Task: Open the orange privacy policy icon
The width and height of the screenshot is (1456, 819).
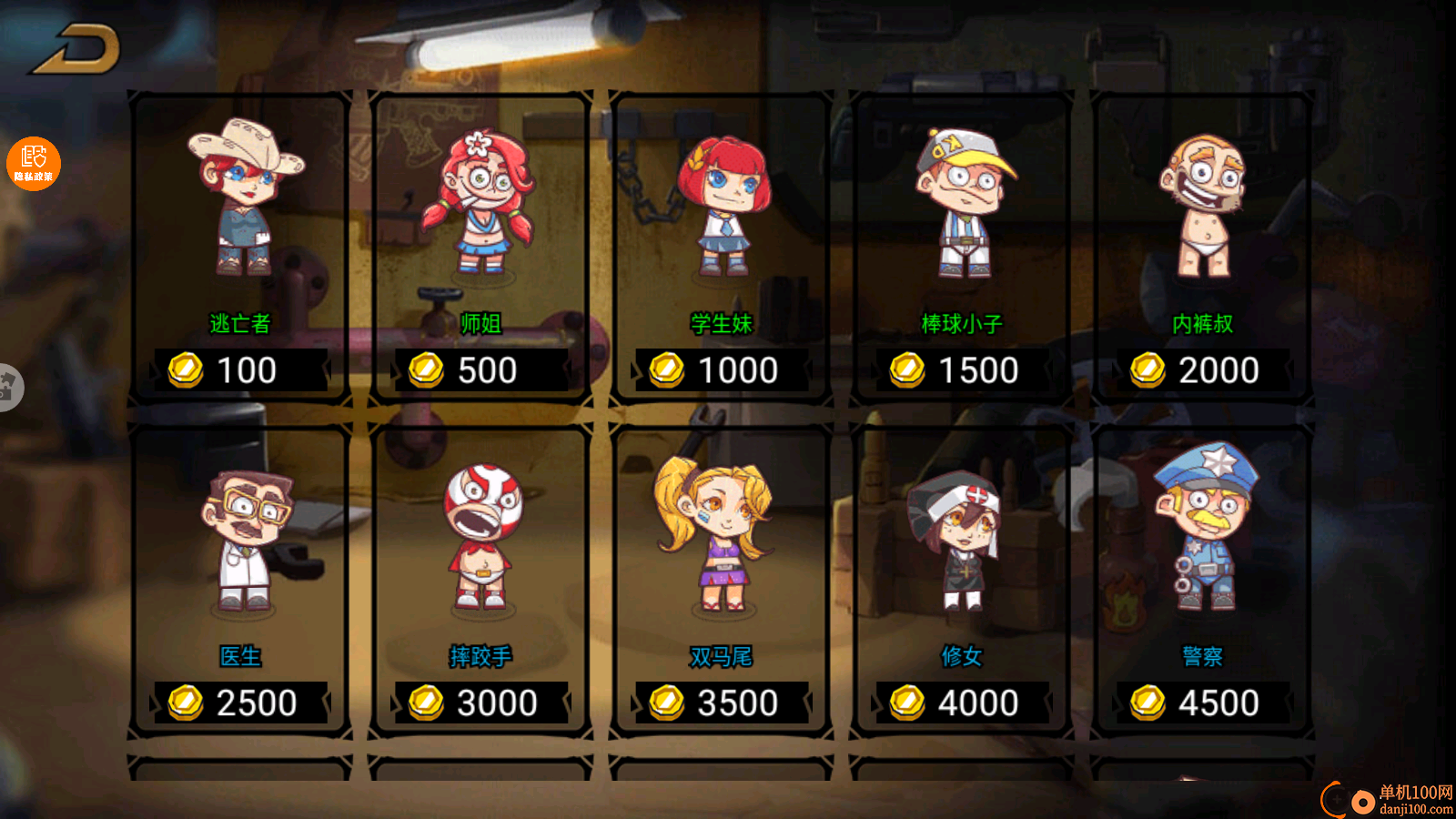Action: pos(34,164)
